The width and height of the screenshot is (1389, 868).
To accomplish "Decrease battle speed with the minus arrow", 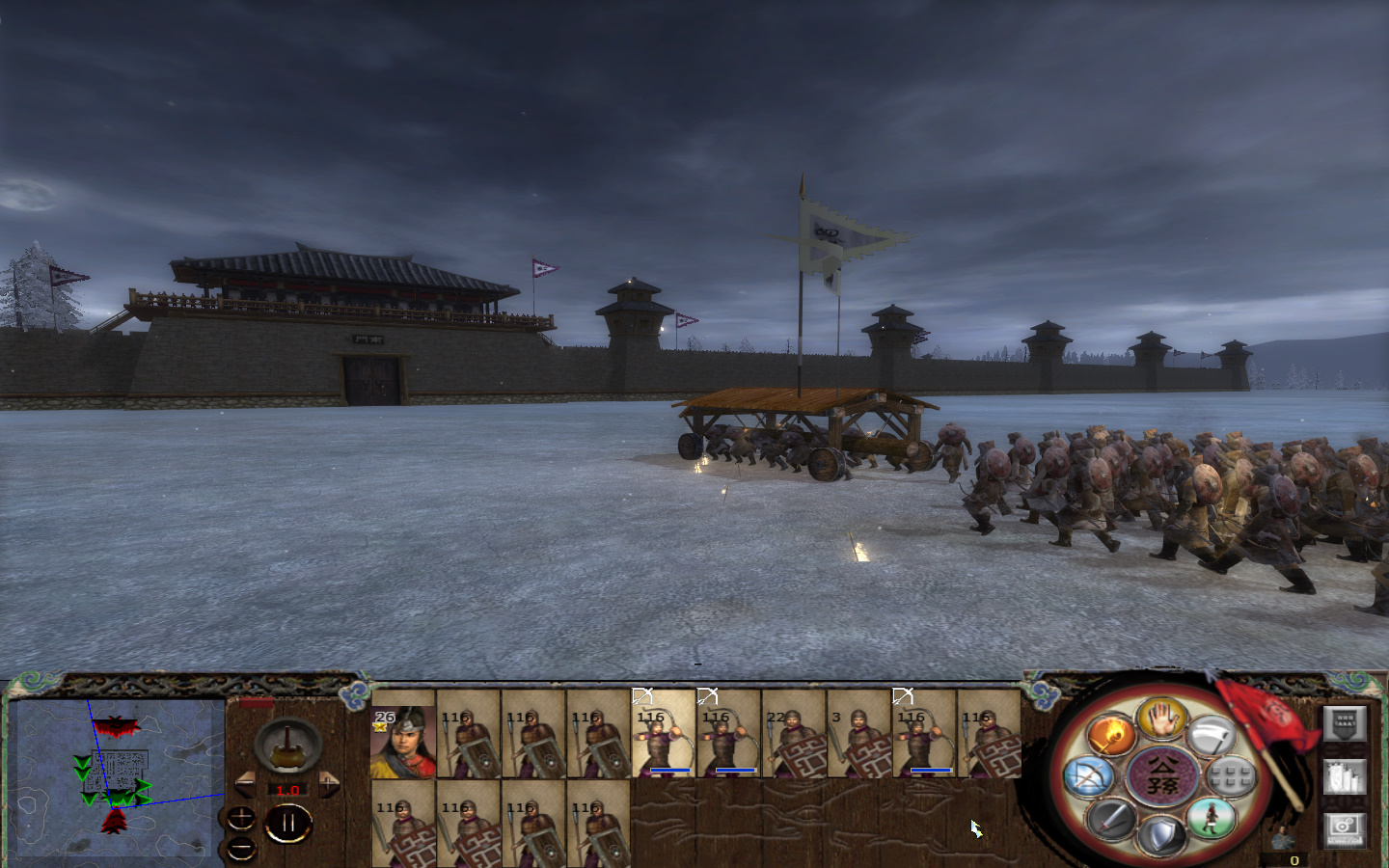I will click(x=245, y=783).
